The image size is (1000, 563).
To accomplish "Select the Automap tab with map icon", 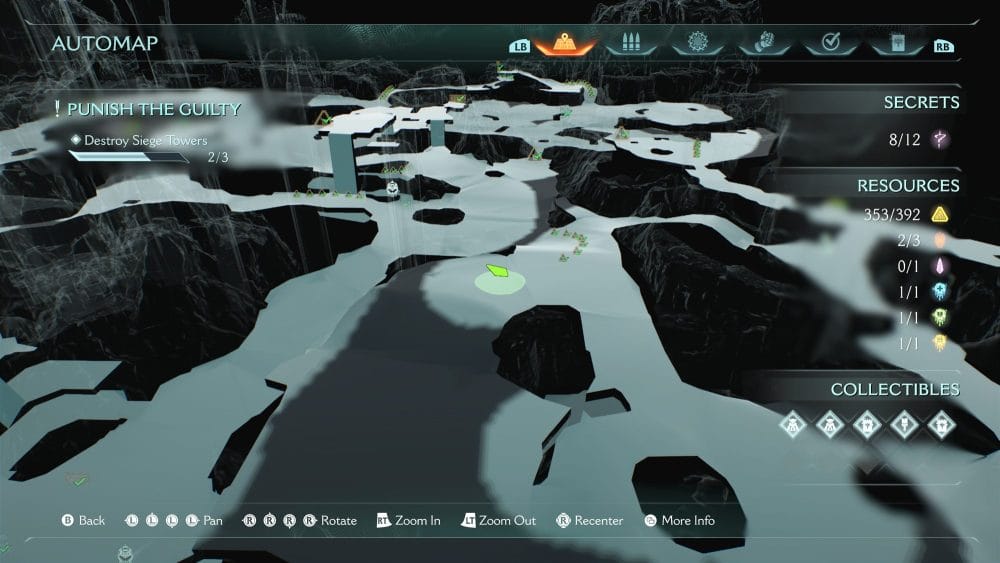I will (564, 43).
